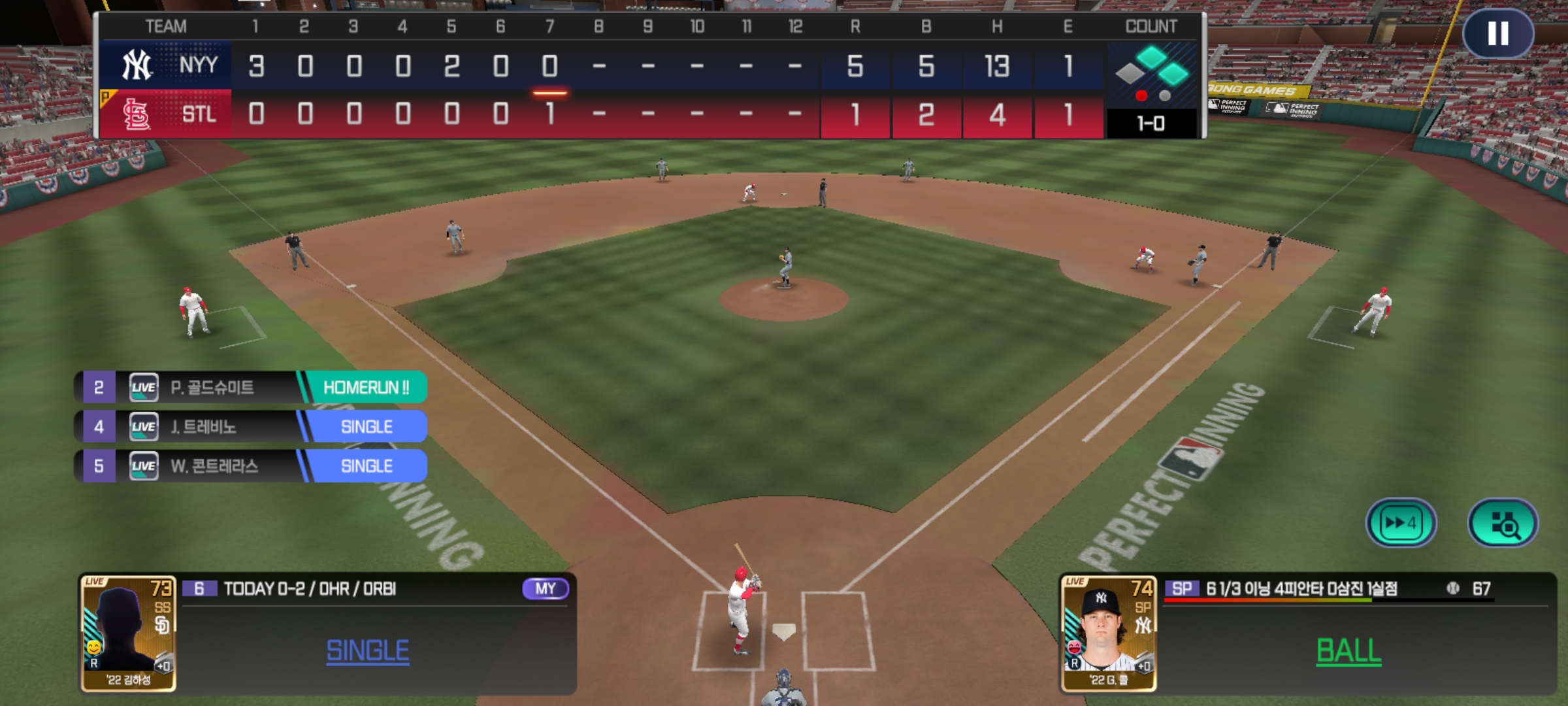Viewport: 1568px width, 706px height.
Task: Click the SINGLE result text for batter
Action: coord(368,651)
